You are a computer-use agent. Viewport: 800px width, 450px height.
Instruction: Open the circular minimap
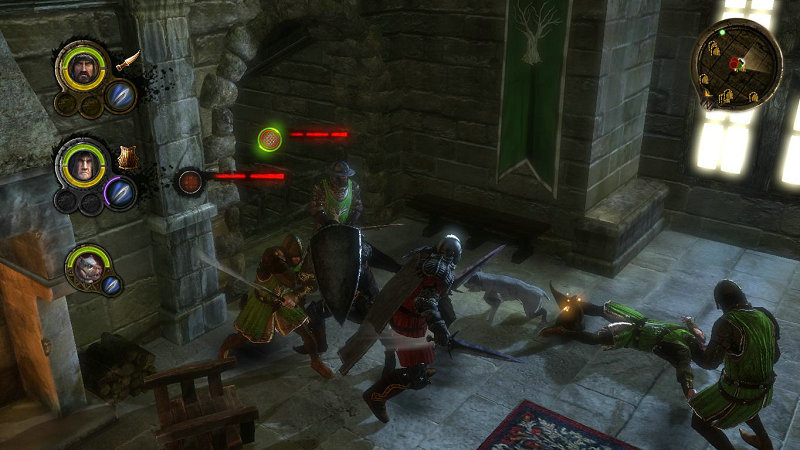click(x=737, y=65)
